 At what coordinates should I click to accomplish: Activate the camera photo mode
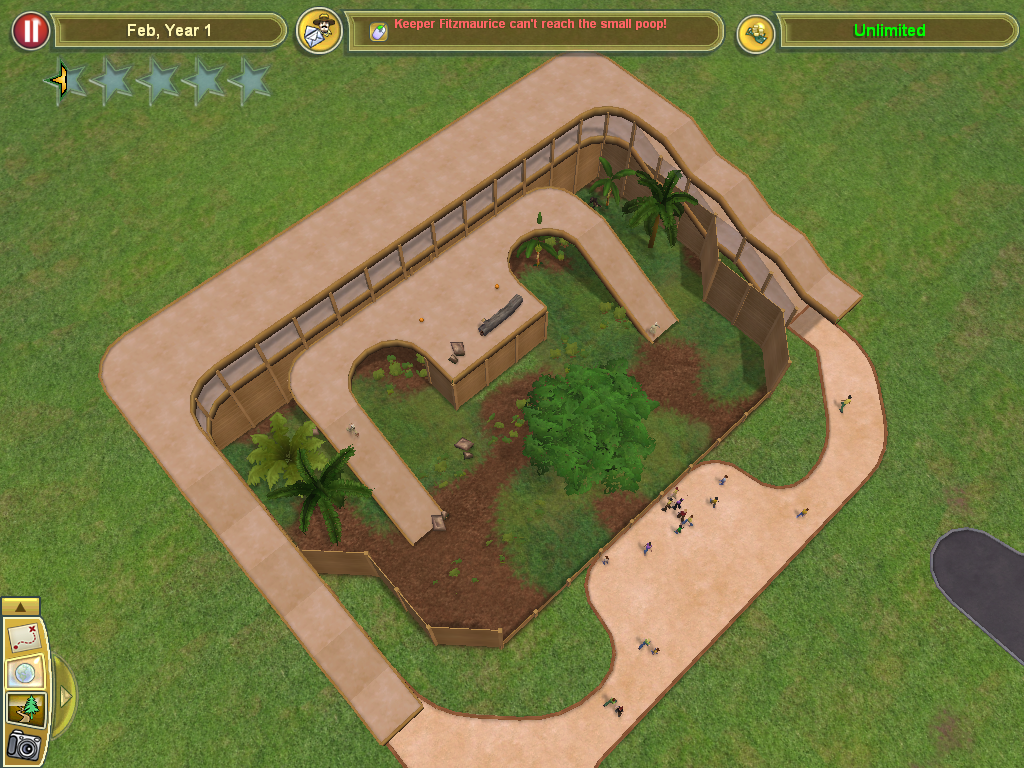pos(23,745)
